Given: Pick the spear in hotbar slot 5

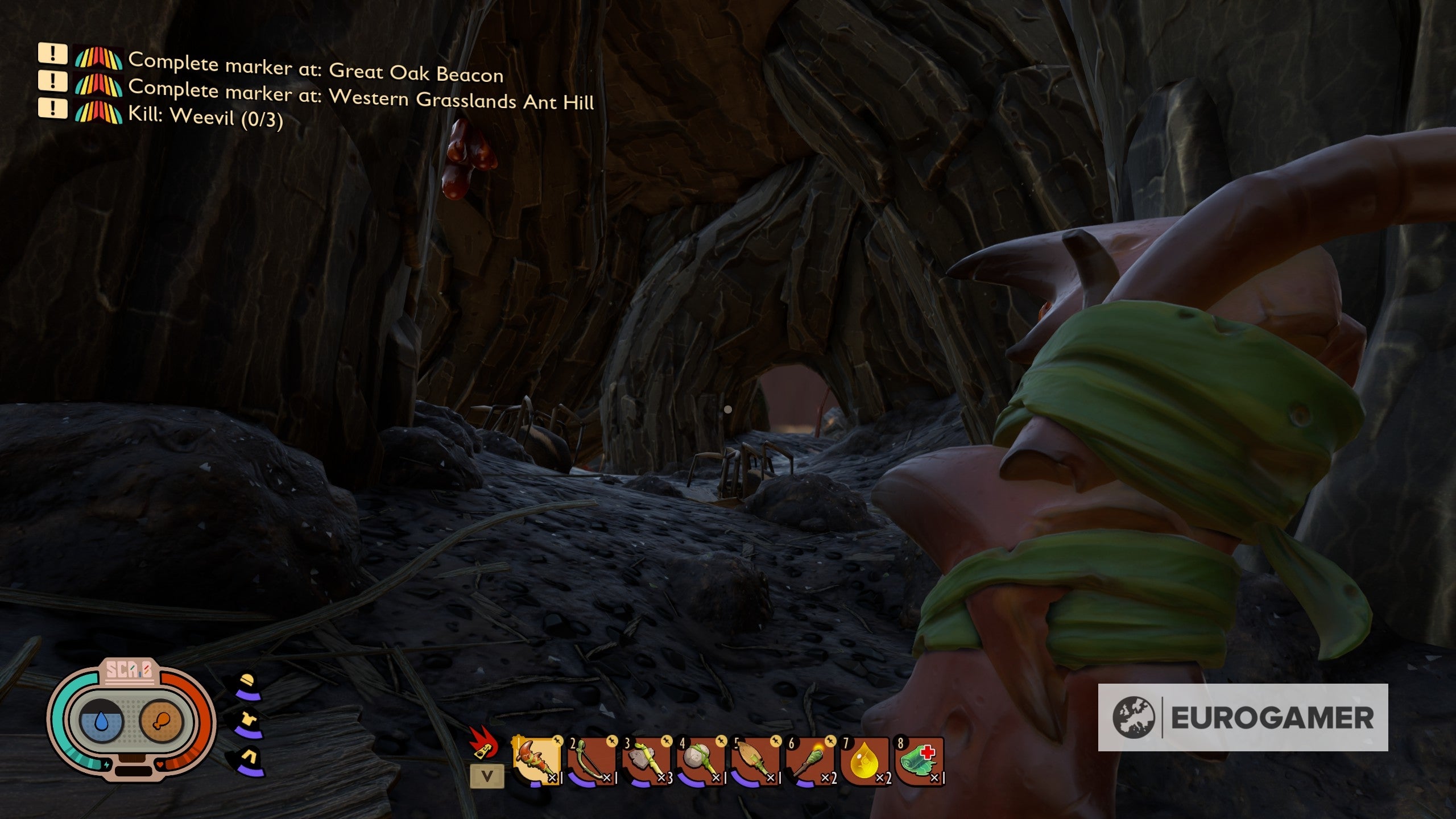Looking at the screenshot, I should (756, 761).
